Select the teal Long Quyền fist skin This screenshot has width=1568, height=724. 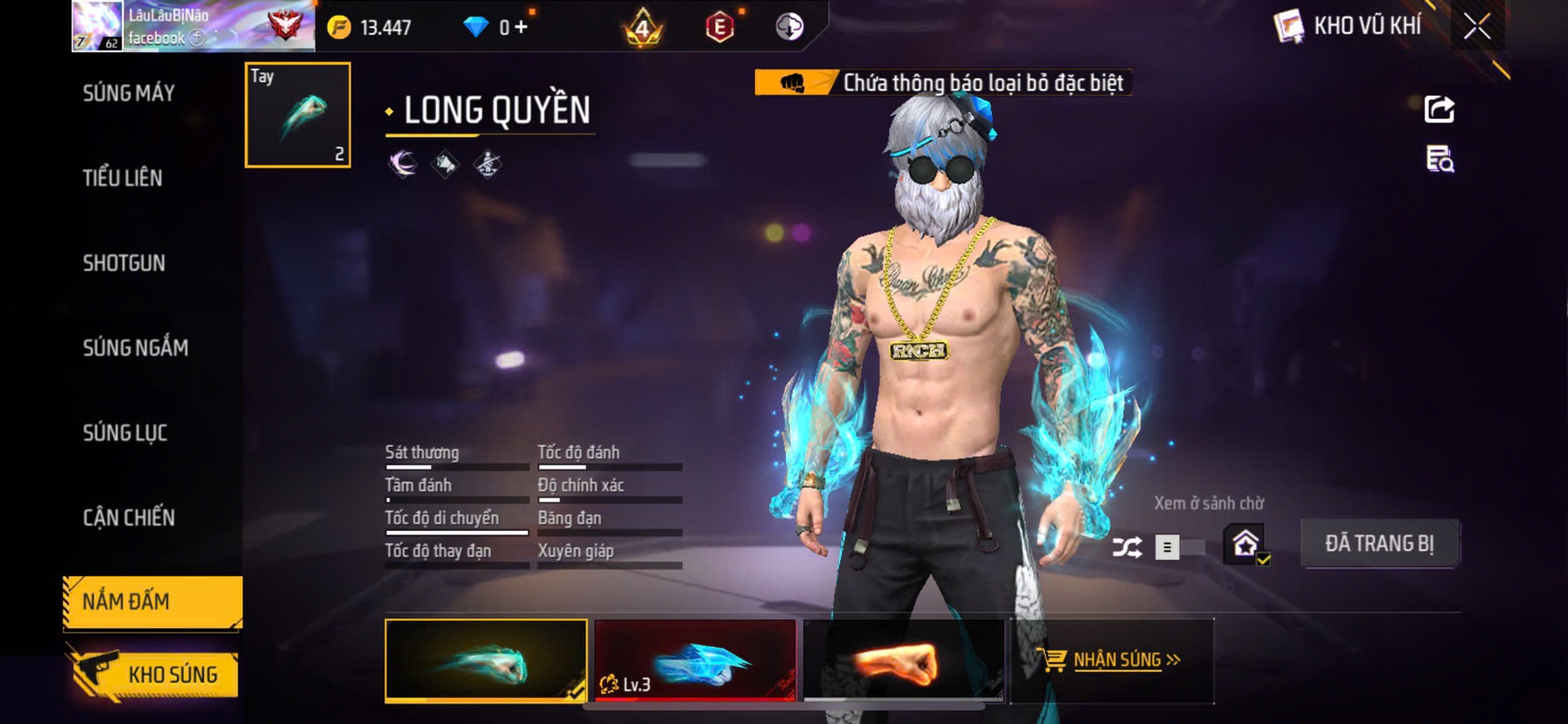point(485,661)
